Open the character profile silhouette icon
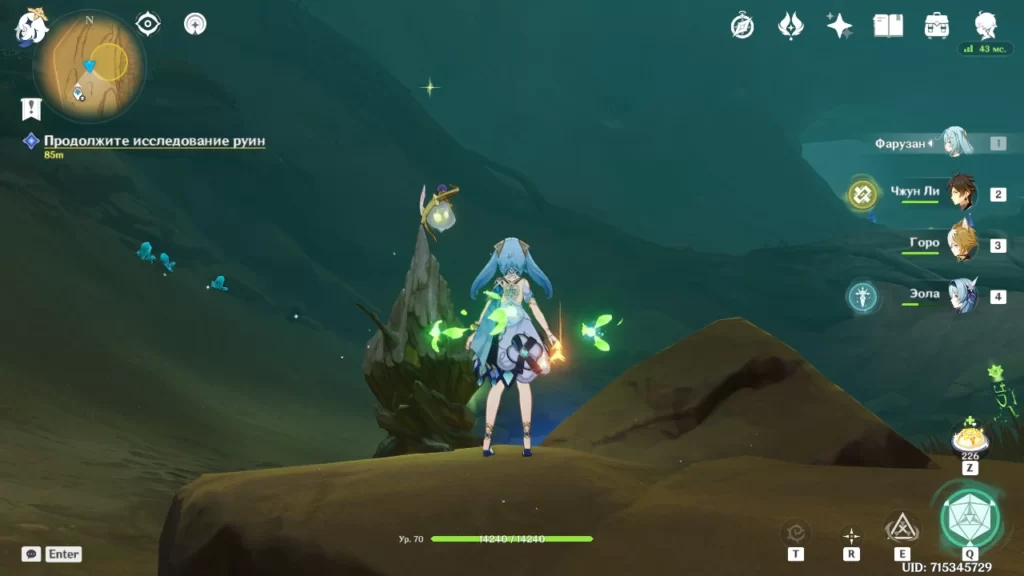The width and height of the screenshot is (1024, 576). tap(986, 26)
